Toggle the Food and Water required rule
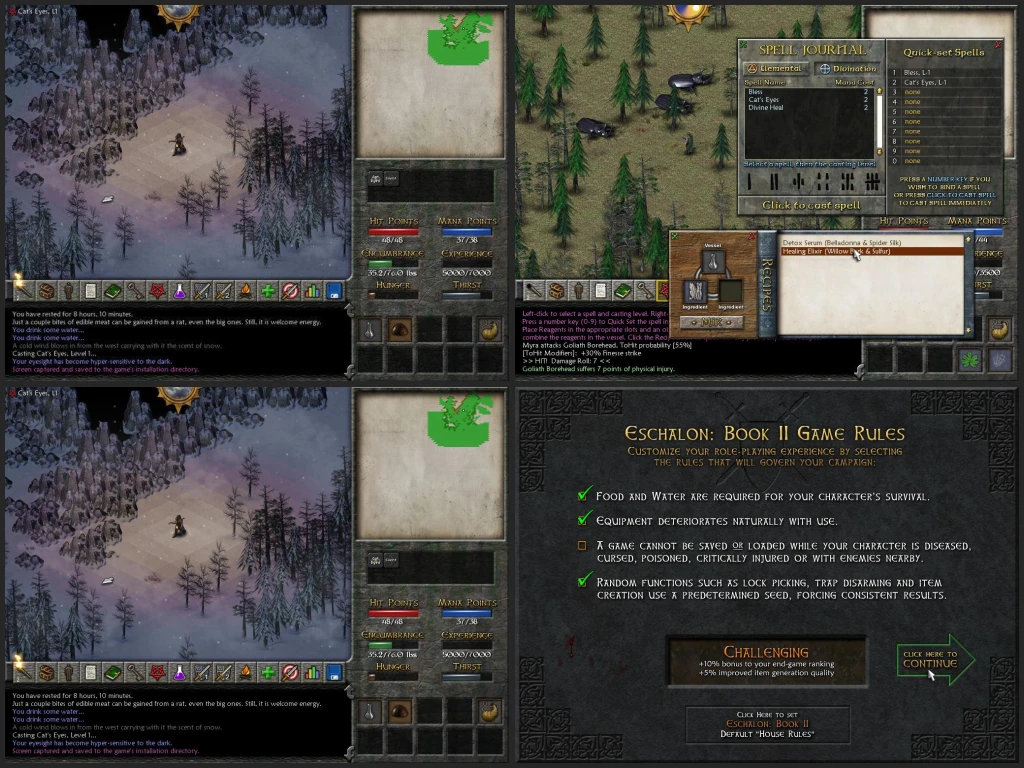 [x=583, y=495]
